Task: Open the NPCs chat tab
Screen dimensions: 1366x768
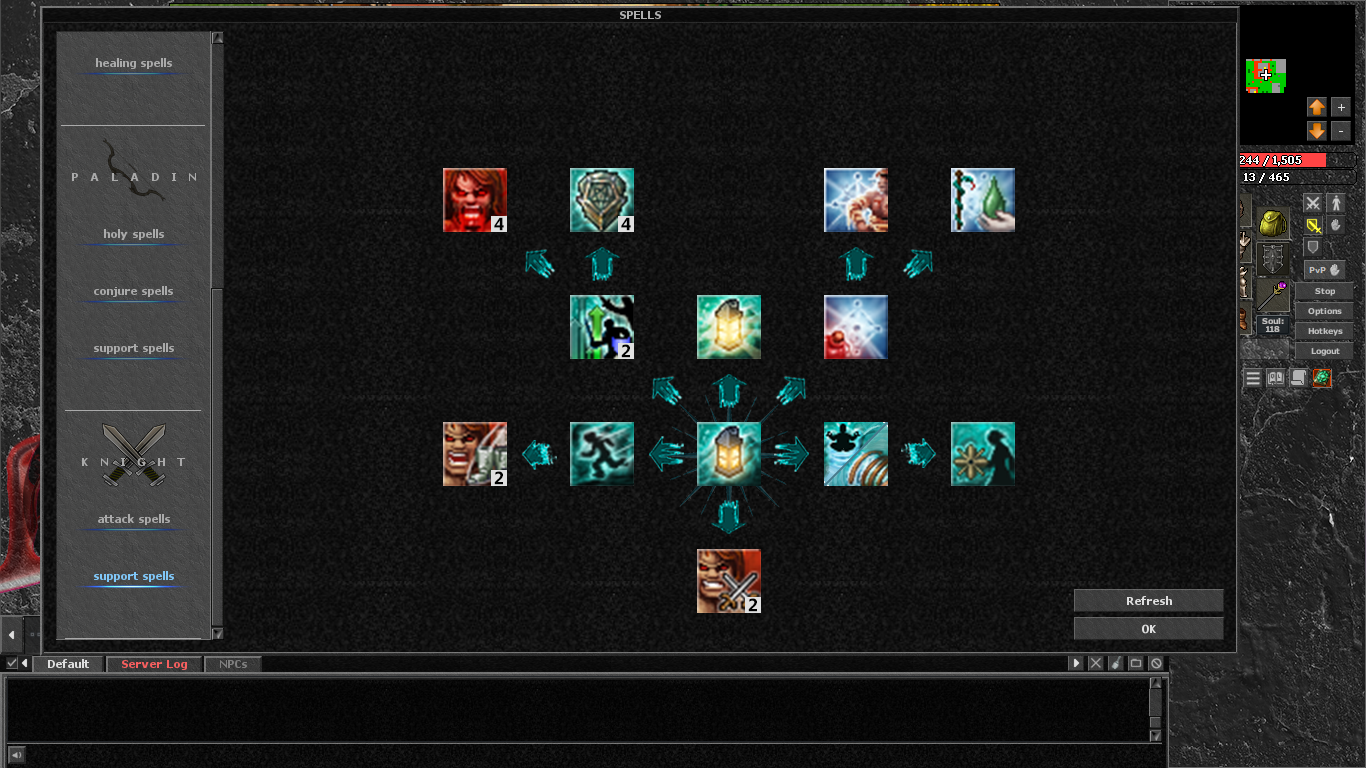Action: tap(233, 663)
